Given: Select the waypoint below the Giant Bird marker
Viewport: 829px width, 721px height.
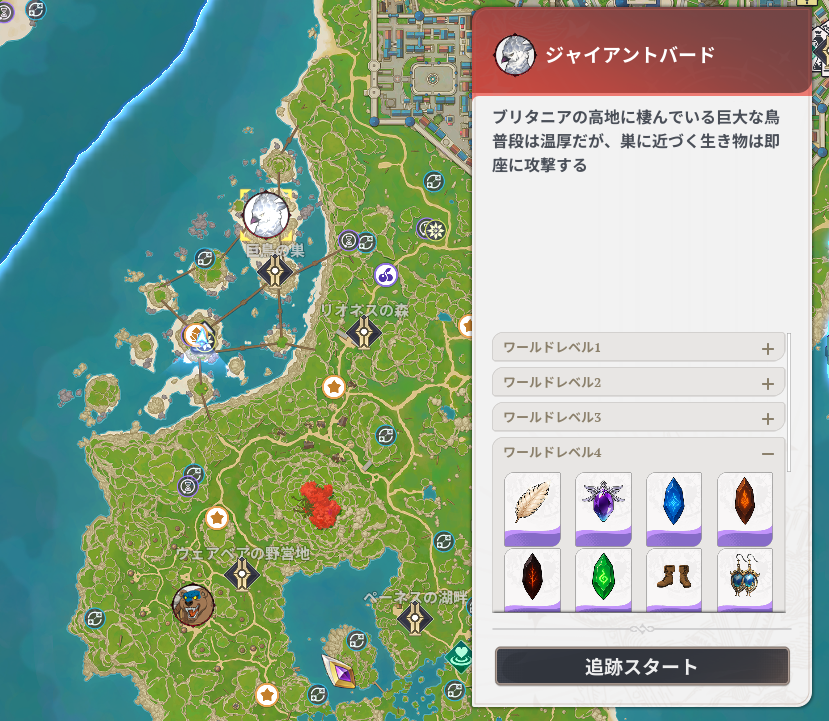Looking at the screenshot, I should pyautogui.click(x=275, y=270).
